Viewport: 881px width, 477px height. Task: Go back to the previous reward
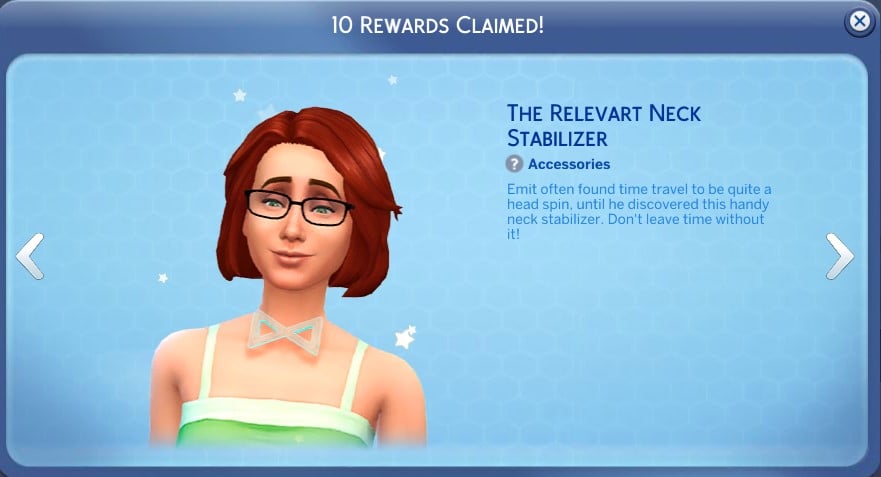pyautogui.click(x=30, y=256)
